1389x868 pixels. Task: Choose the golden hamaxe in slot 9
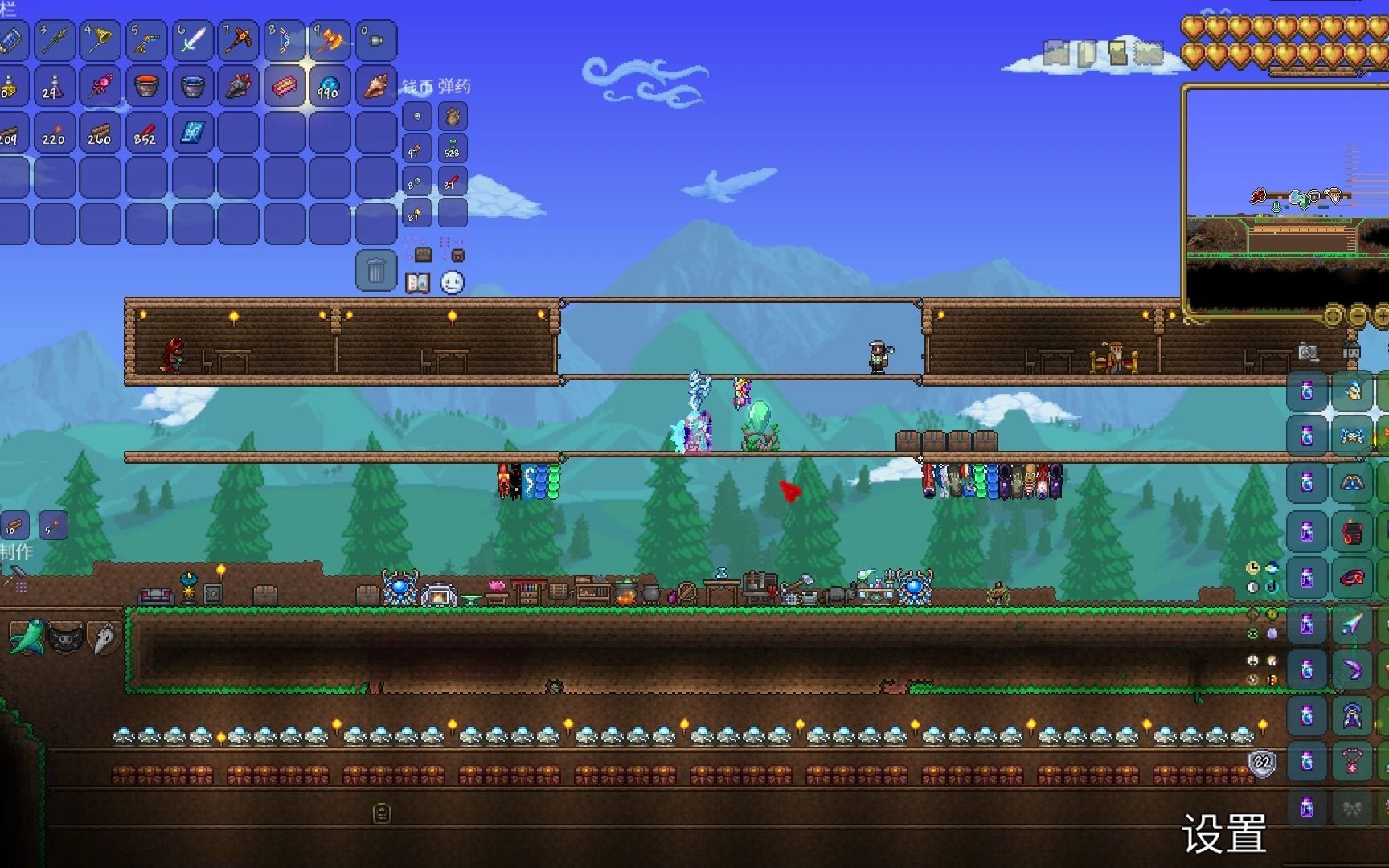click(330, 40)
